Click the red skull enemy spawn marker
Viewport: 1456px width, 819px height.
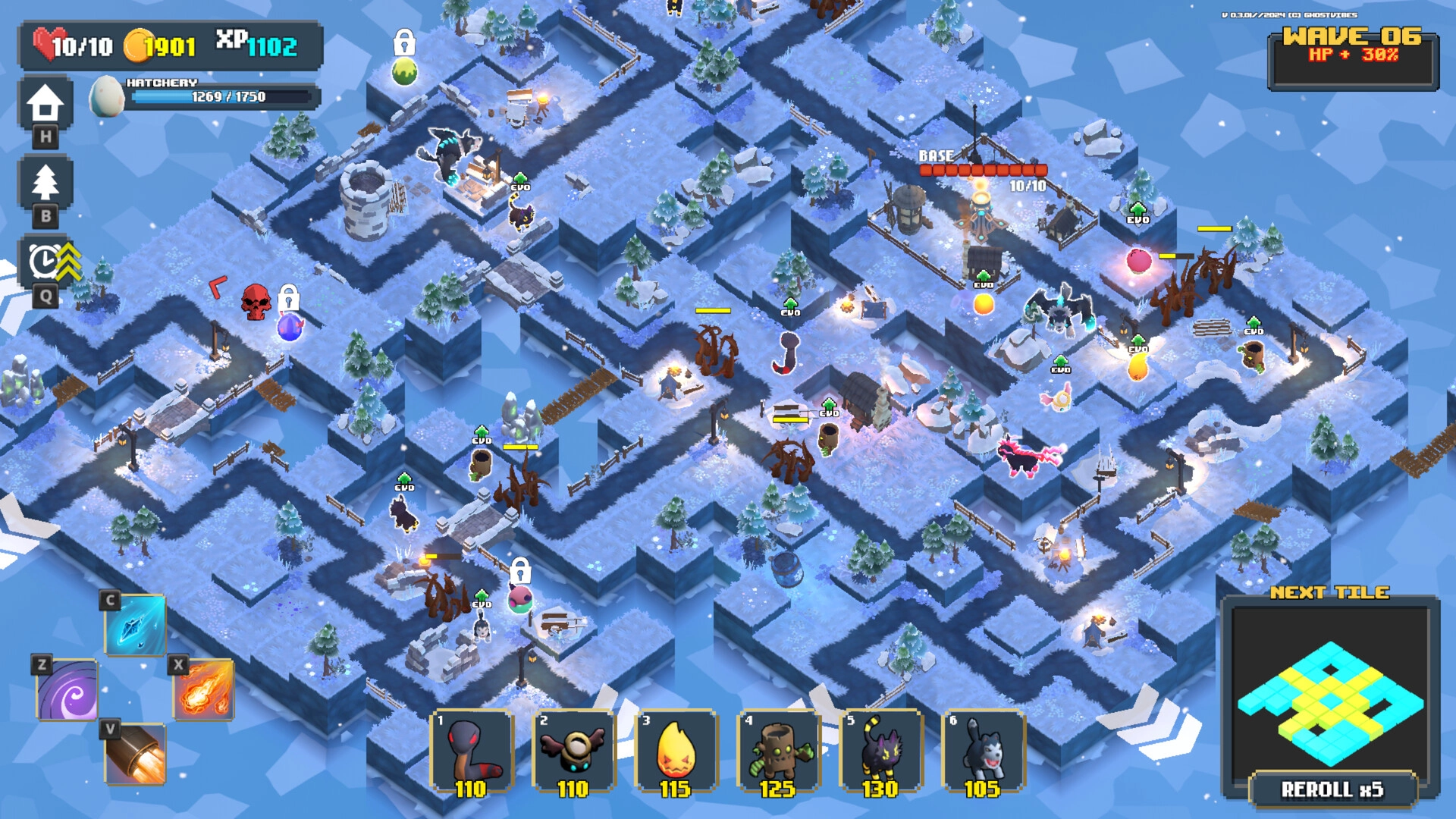click(x=256, y=301)
